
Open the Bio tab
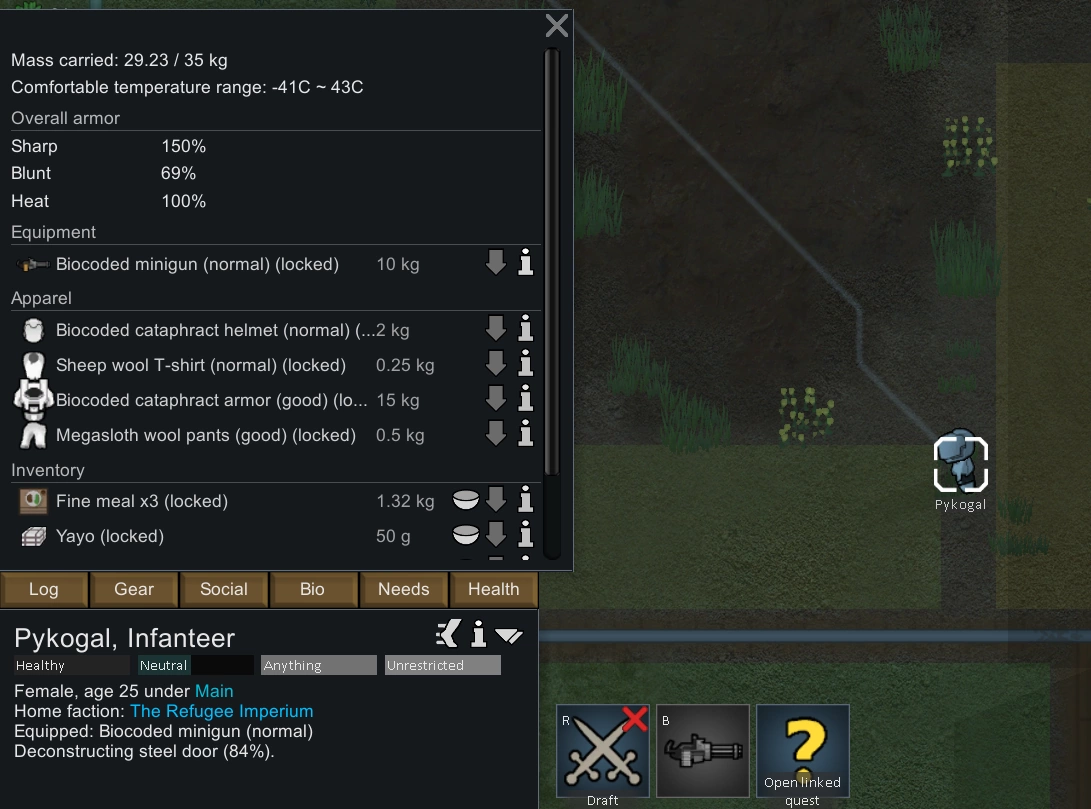pos(313,589)
